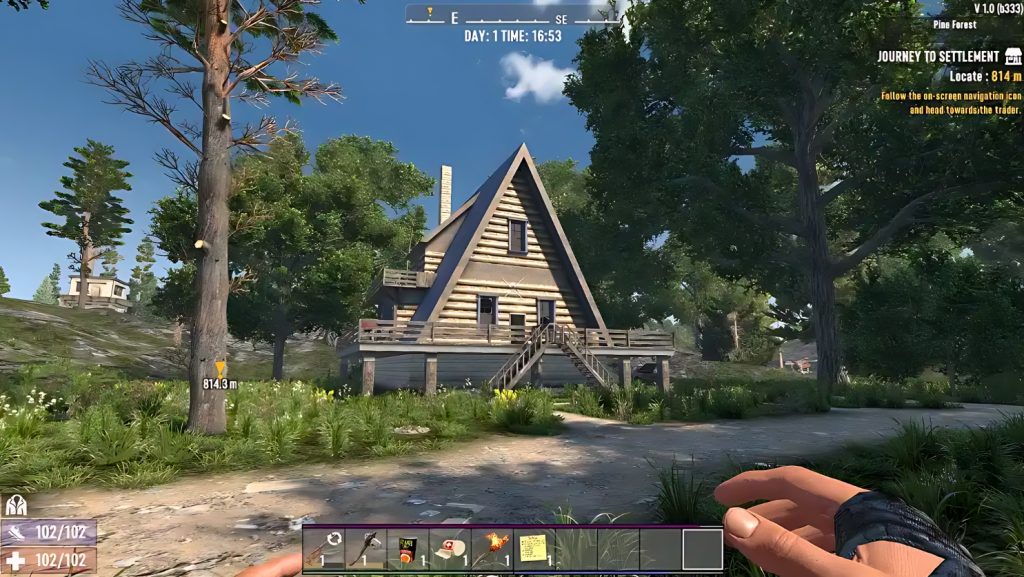Image resolution: width=1024 pixels, height=577 pixels.
Task: Click the jacket clothing status icon
Action: [x=16, y=506]
